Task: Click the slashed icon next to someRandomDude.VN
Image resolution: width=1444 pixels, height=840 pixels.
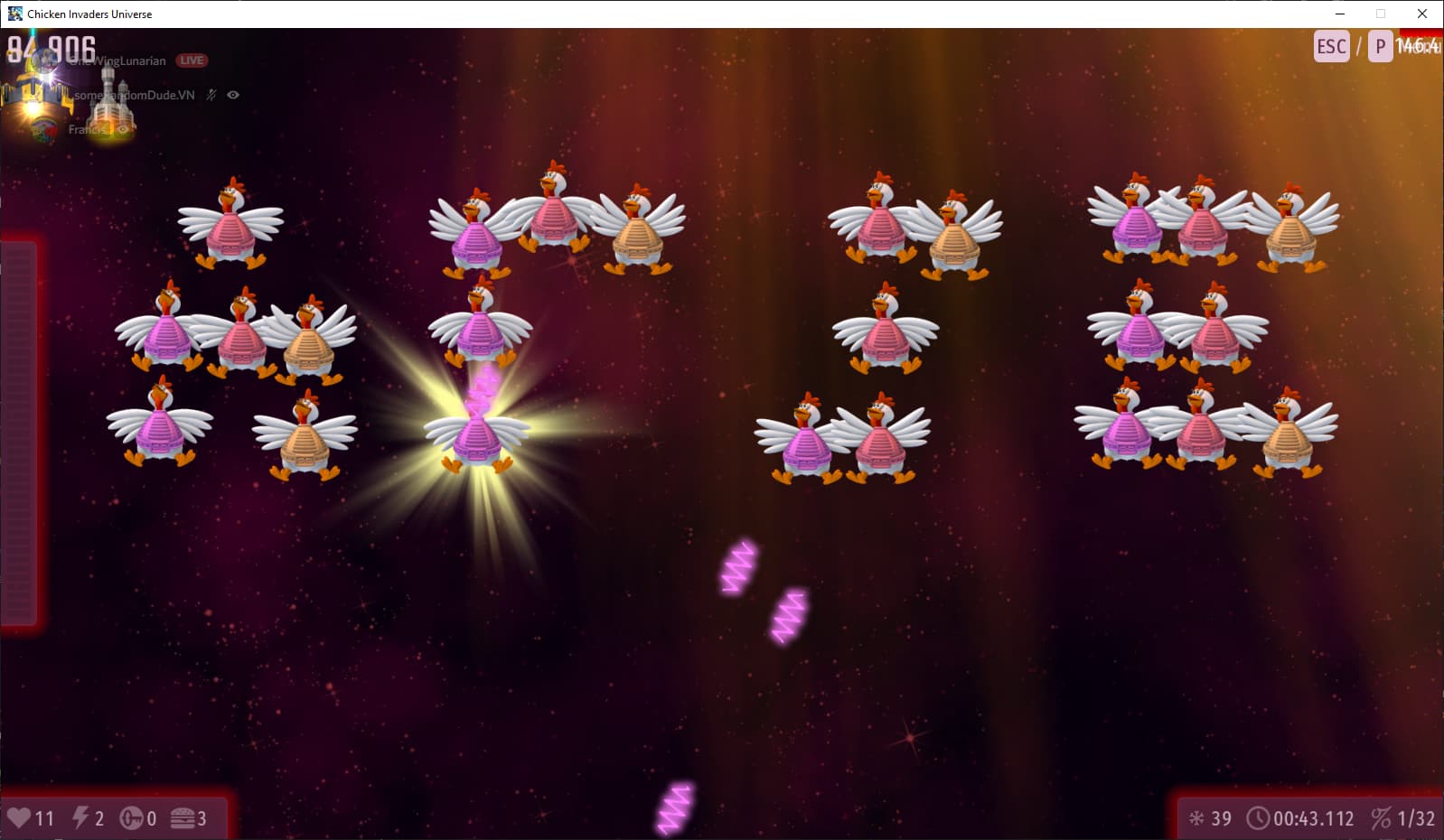Action: tap(211, 95)
